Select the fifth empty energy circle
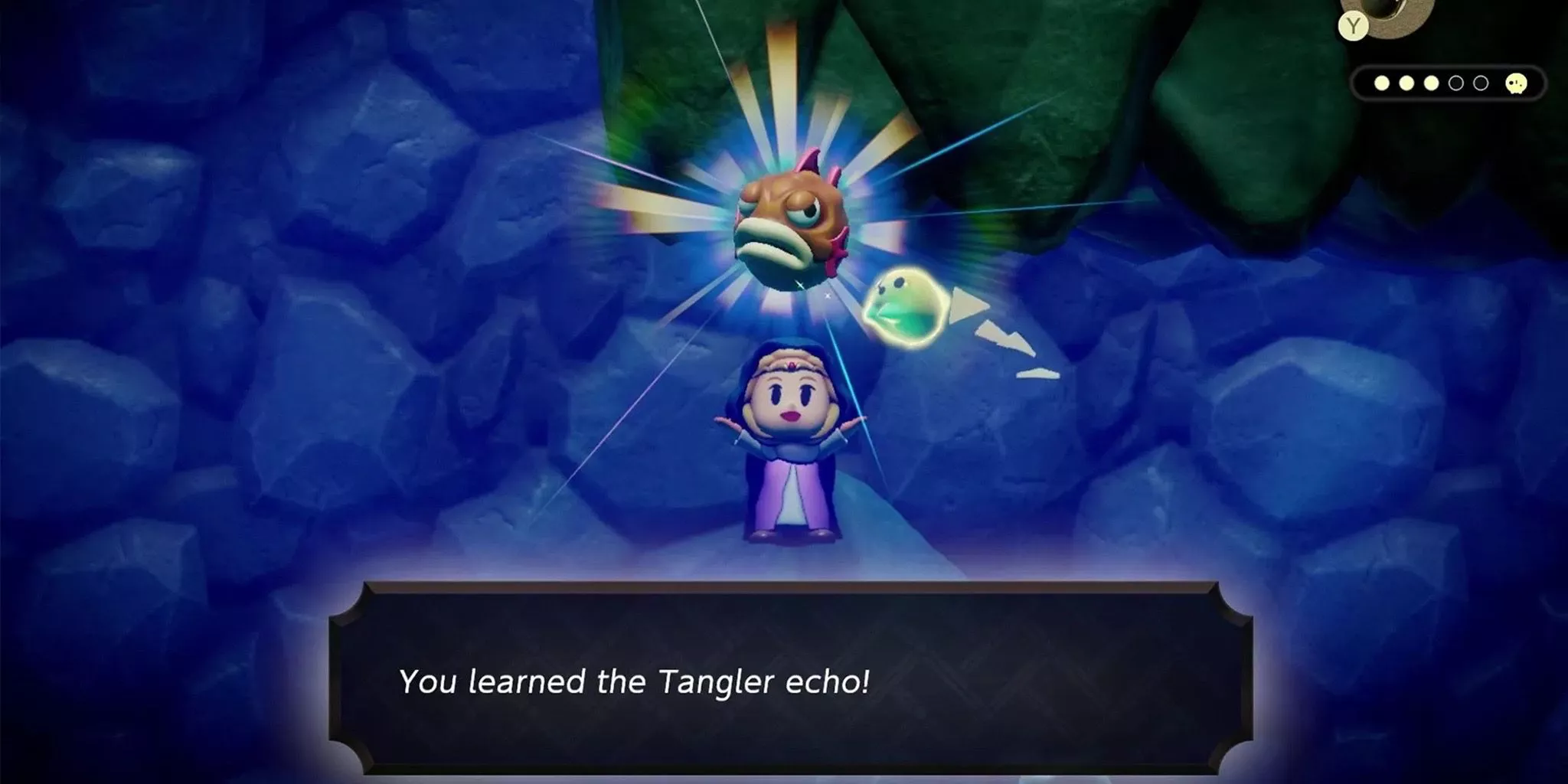1568x784 pixels. coord(1481,84)
